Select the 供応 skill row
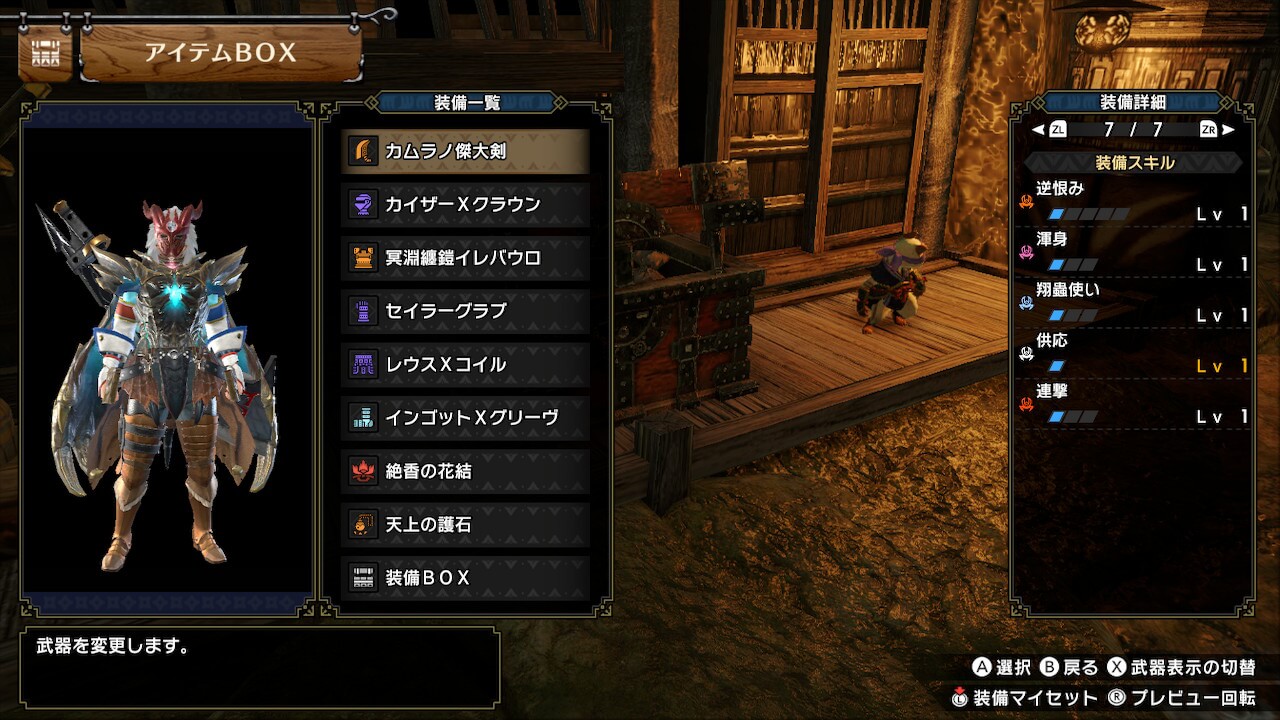This screenshot has width=1280, height=720. click(1133, 353)
